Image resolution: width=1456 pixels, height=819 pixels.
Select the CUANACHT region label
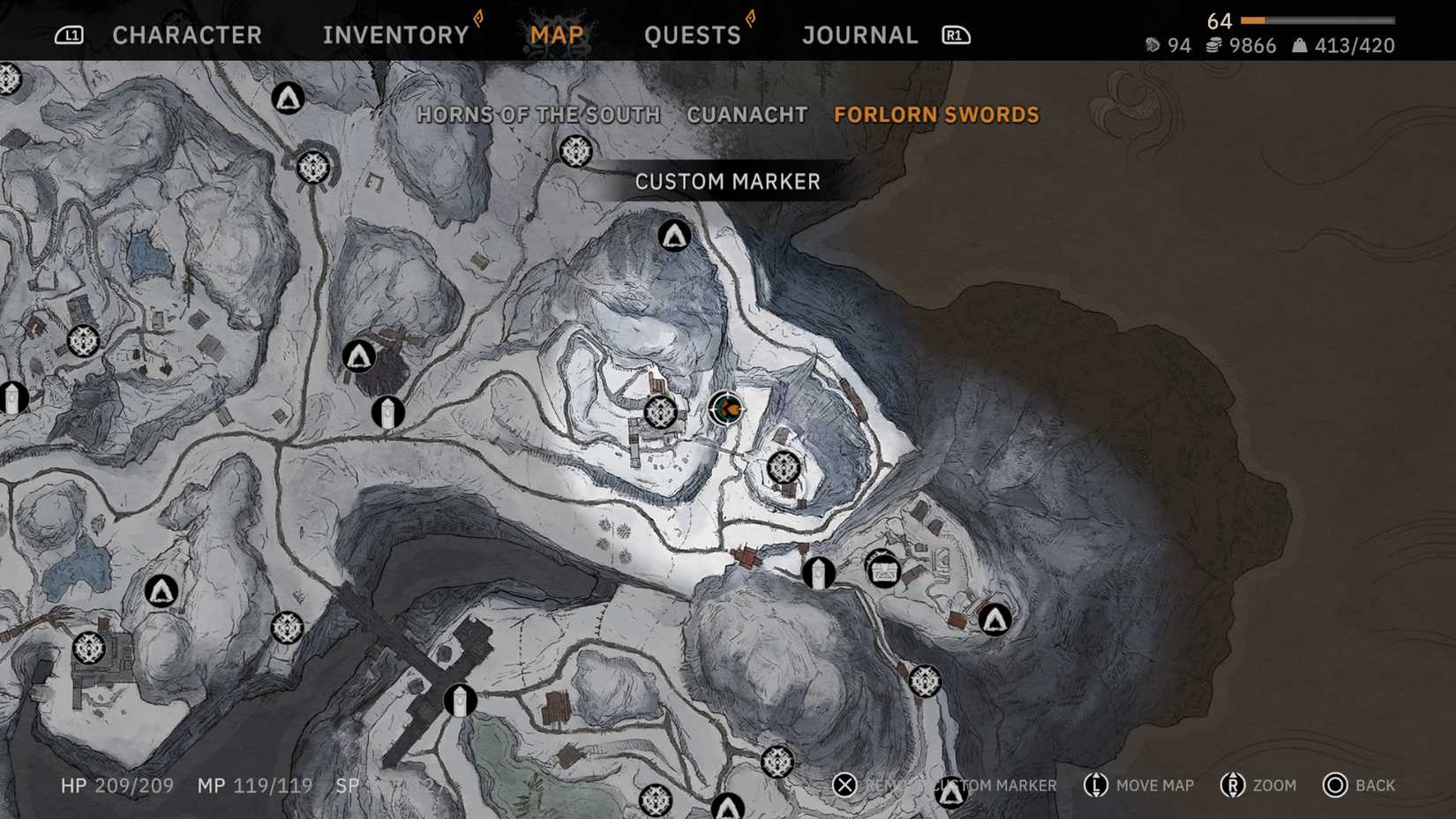[x=747, y=114]
